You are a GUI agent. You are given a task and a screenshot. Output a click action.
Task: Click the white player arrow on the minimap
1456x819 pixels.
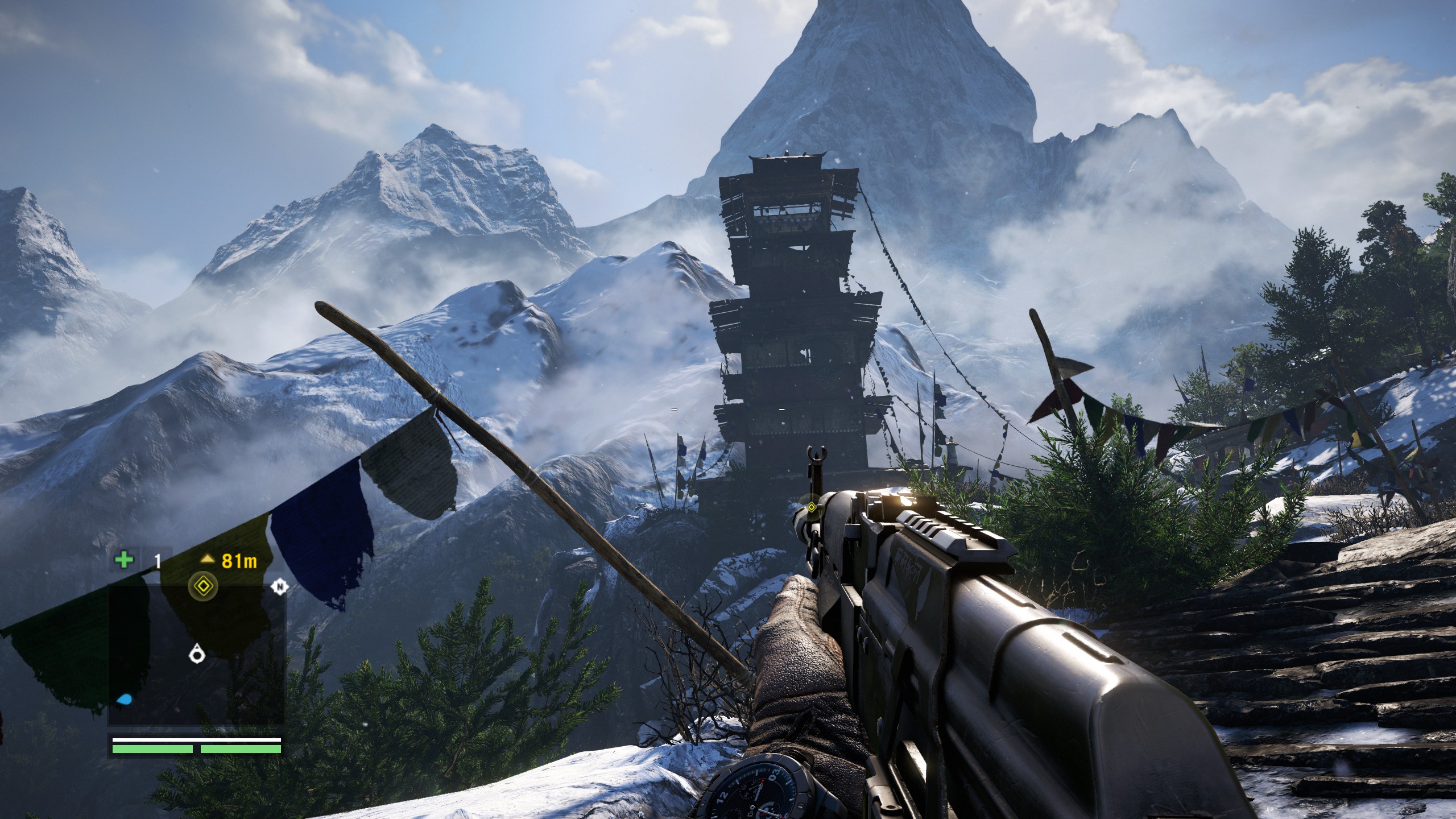point(197,654)
